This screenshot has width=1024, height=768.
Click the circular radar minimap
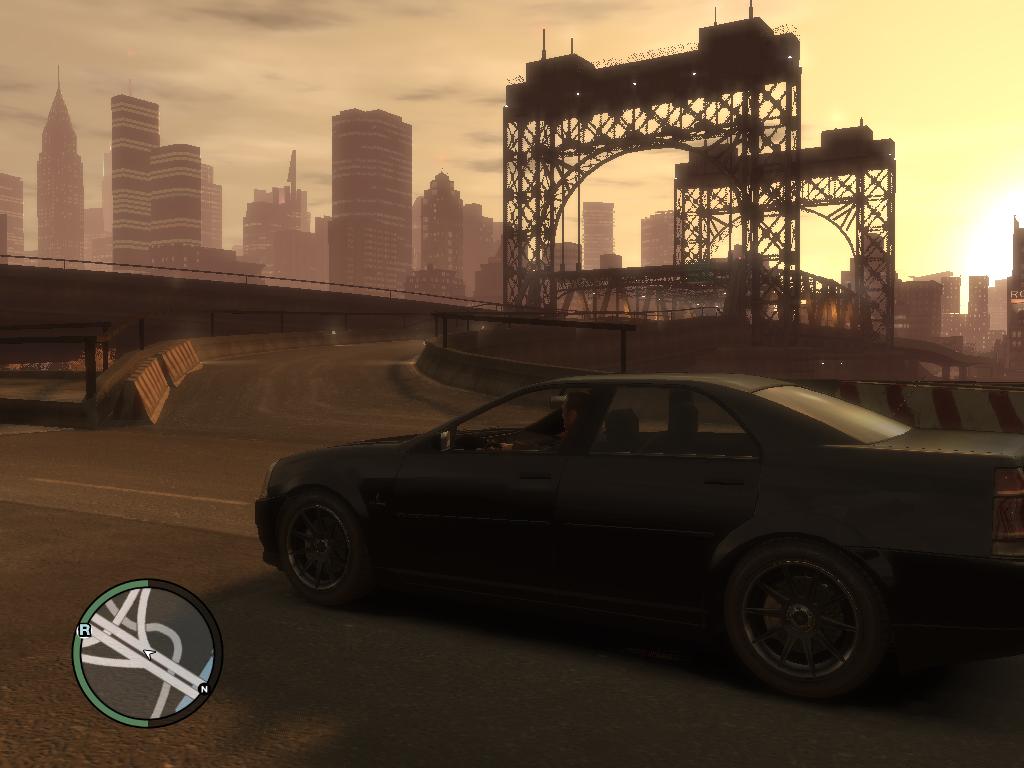(147, 653)
